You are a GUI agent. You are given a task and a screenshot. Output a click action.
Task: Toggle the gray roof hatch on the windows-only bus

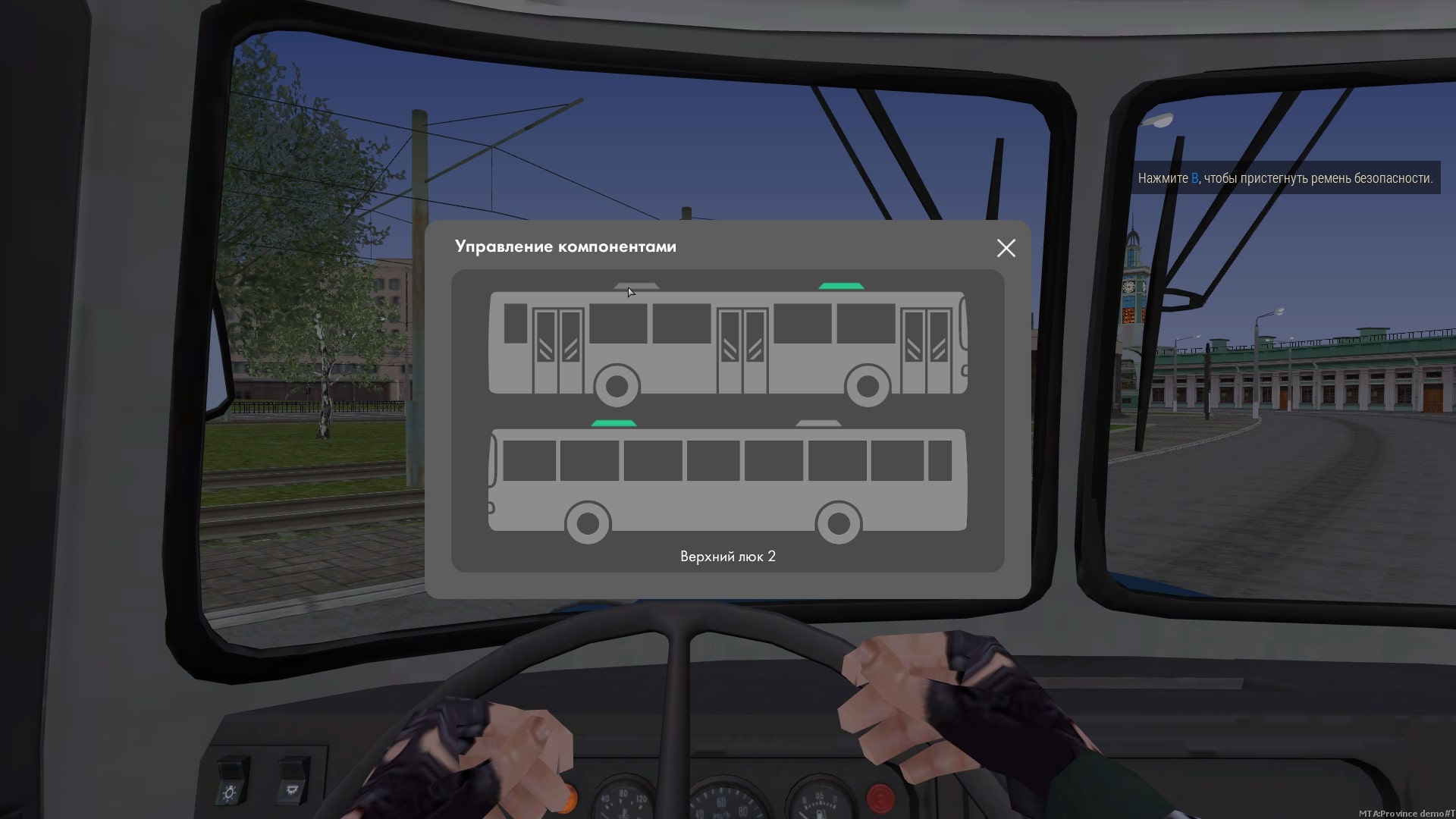tap(818, 423)
